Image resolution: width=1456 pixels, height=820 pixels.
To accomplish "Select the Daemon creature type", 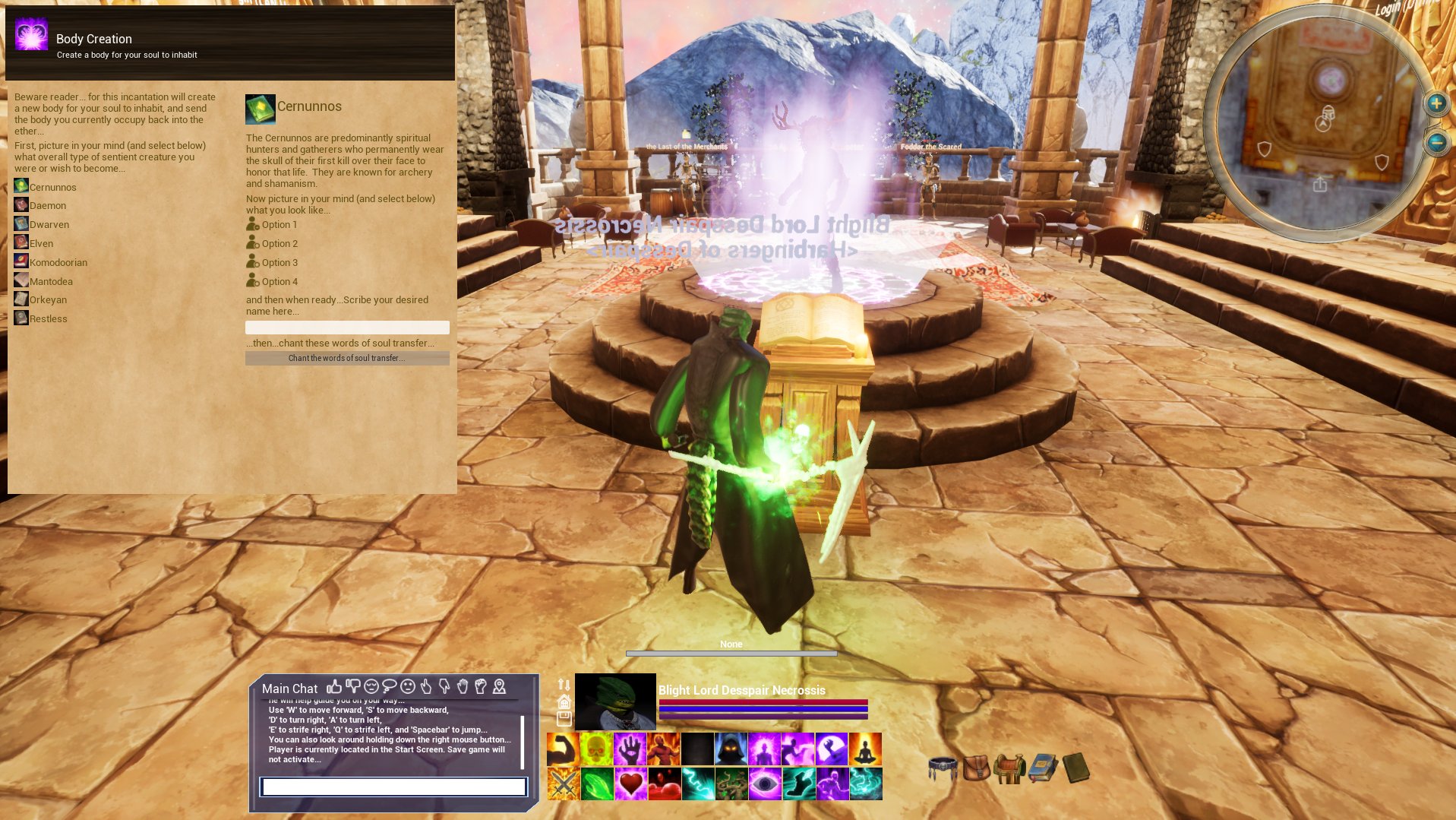I will 49,205.
